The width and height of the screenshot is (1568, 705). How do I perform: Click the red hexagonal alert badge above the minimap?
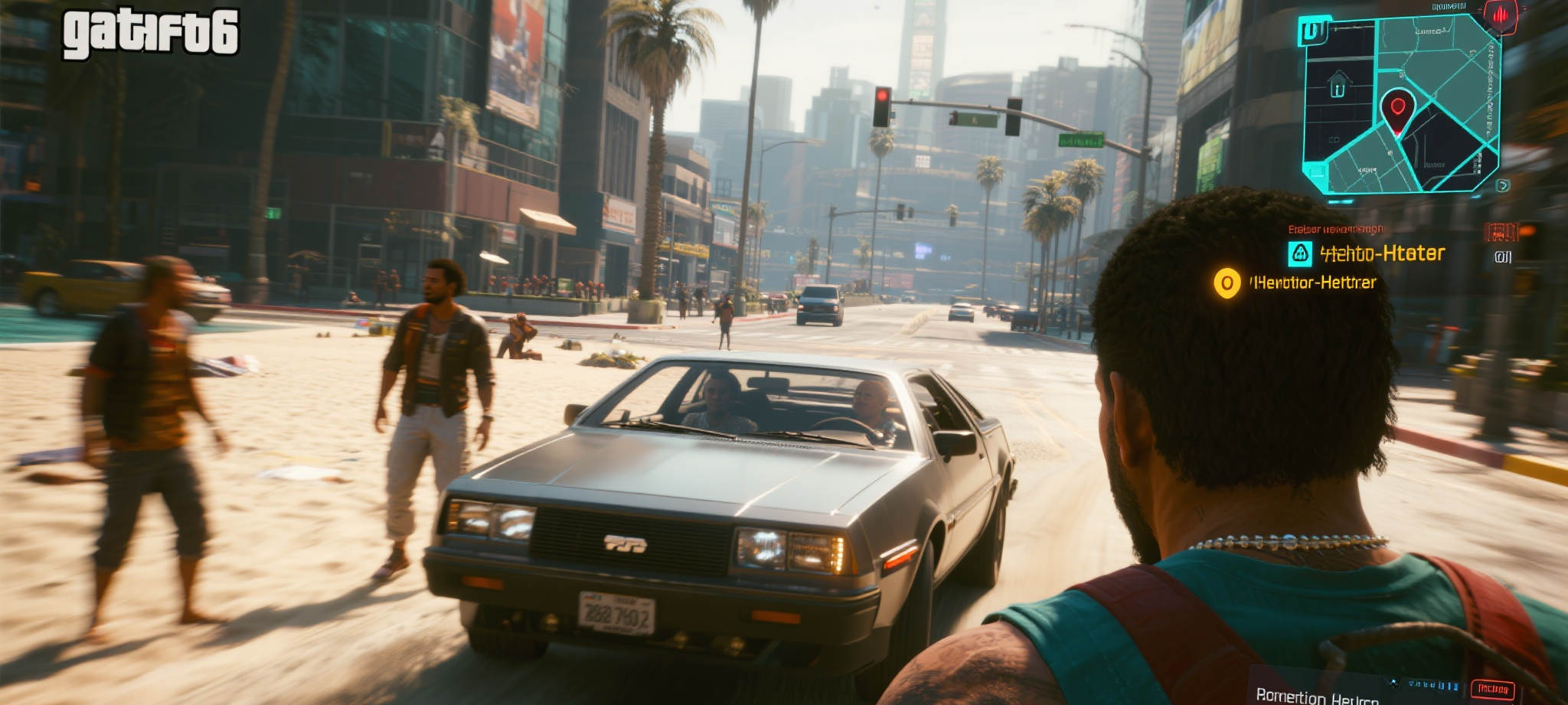coord(1501,15)
